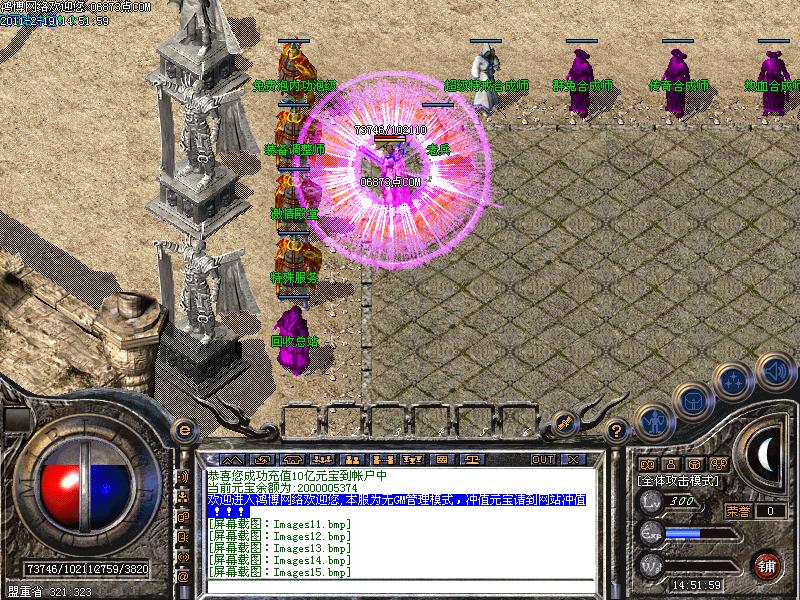Close the game with the X button
800x600 pixels.
[x=573, y=459]
